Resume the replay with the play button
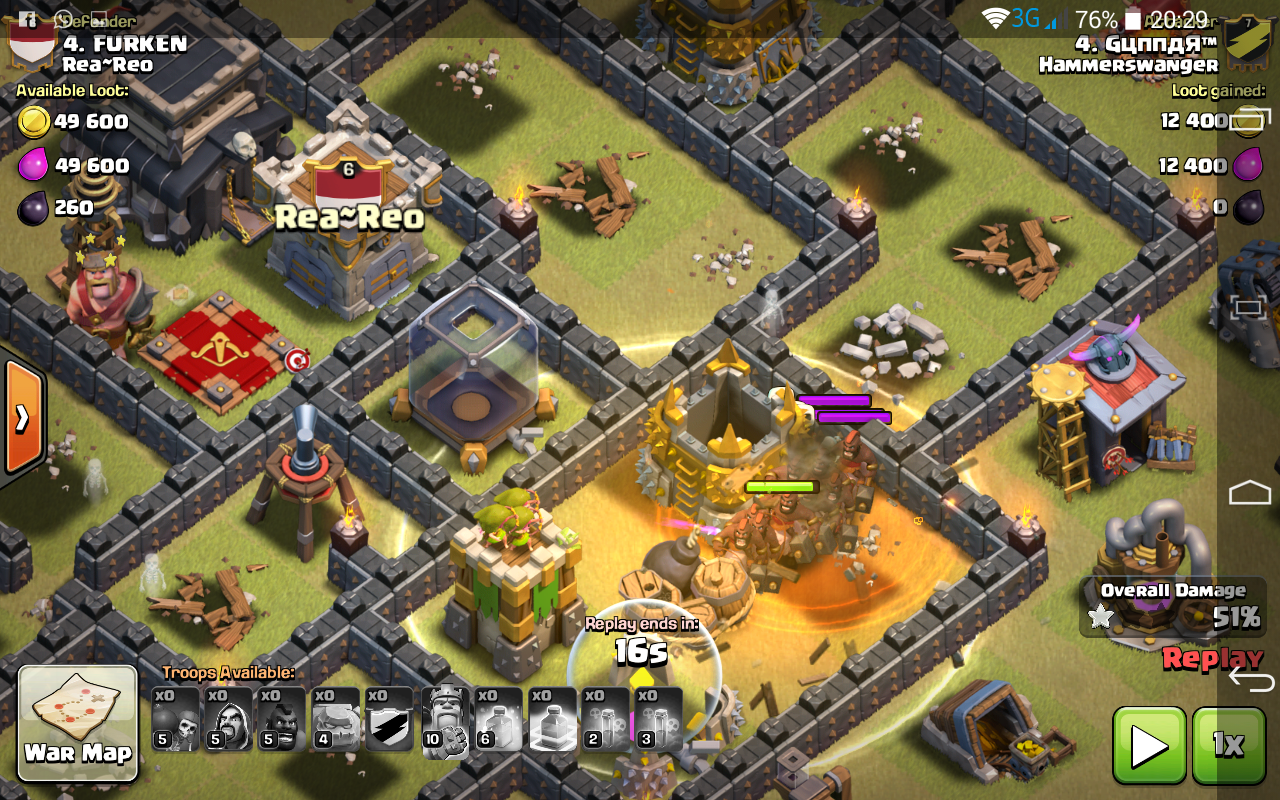This screenshot has width=1280, height=800. click(1149, 745)
